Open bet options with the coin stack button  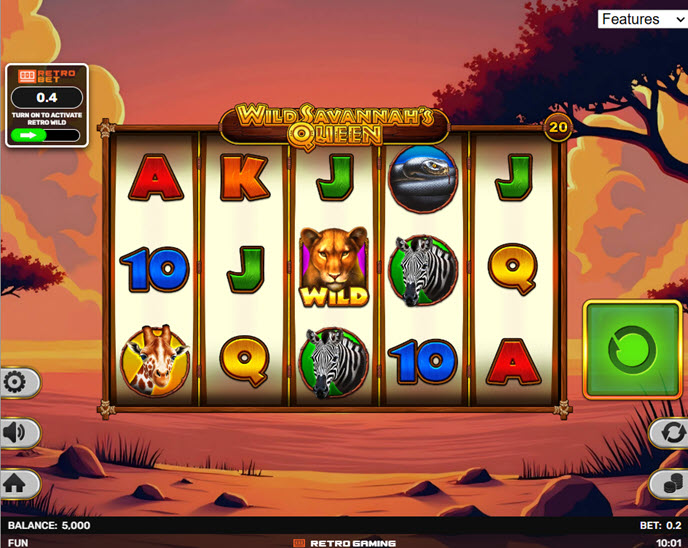click(669, 484)
